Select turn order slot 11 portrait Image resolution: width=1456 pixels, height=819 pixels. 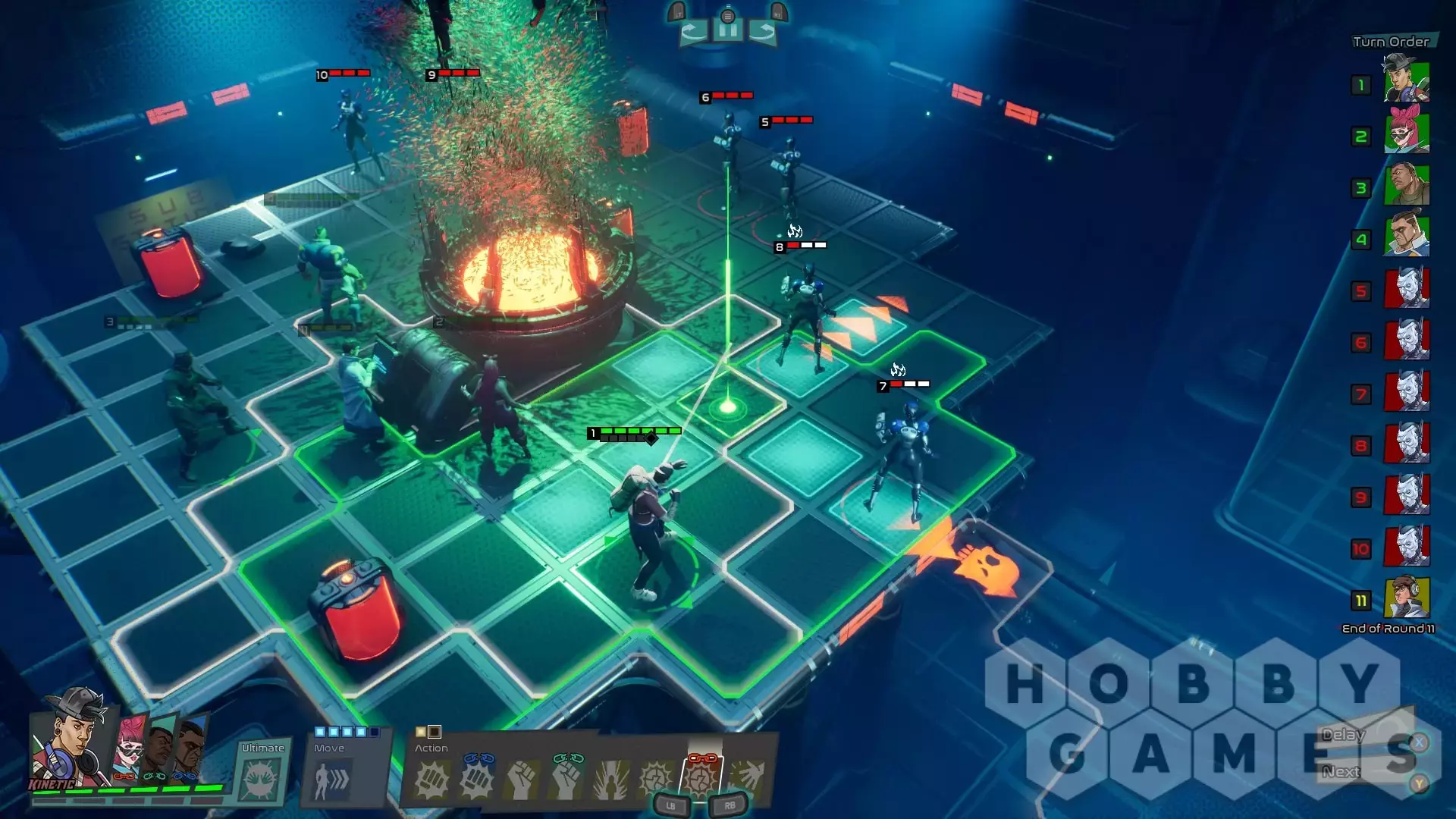pos(1407,598)
